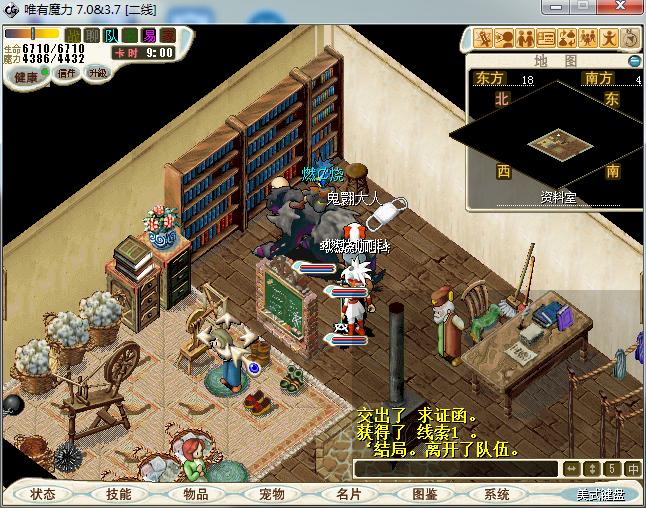Viewport: 646px width, 508px height.
Task: Toggle the 队 team switch
Action: [111, 35]
